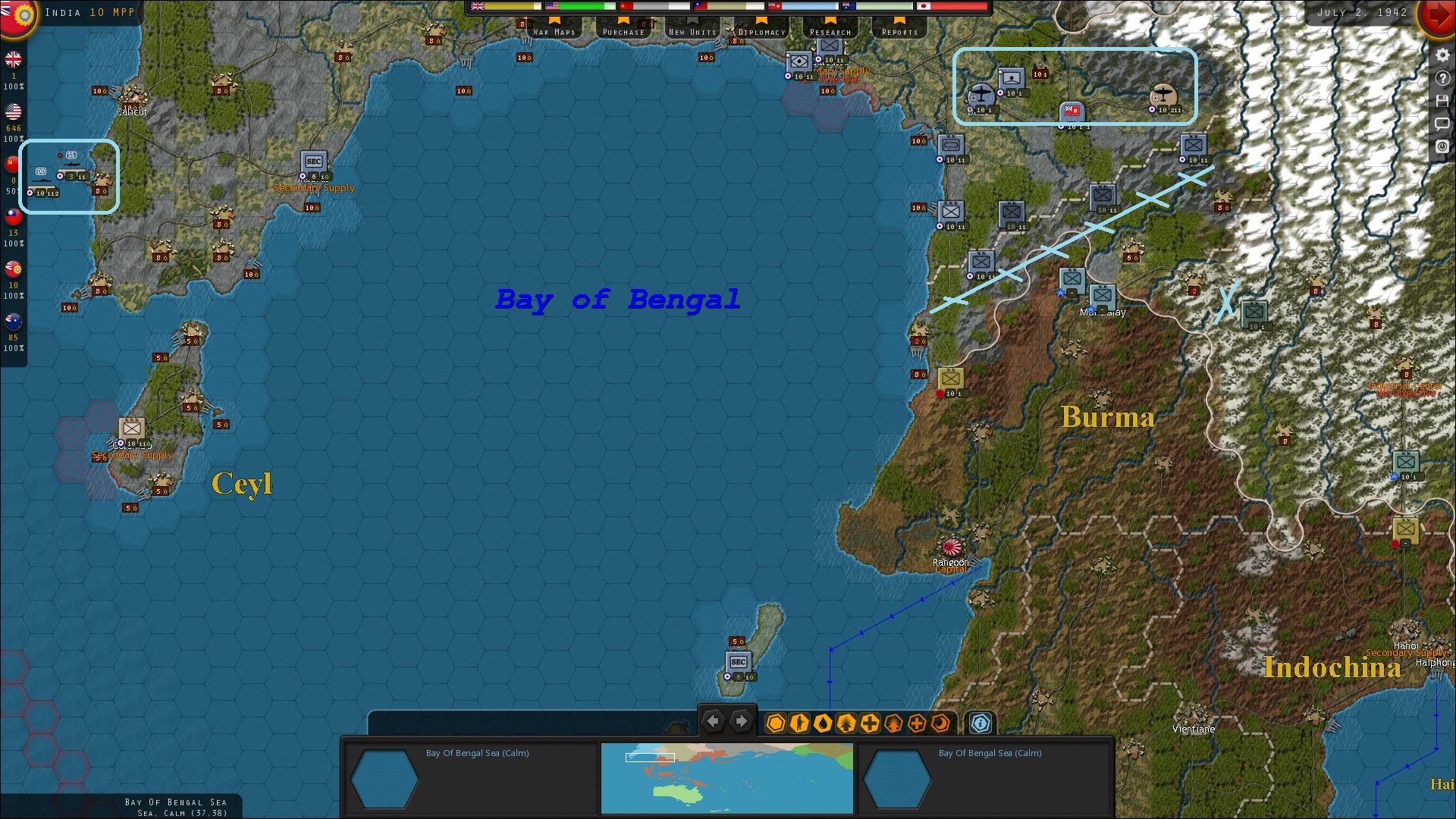
Task: Click the minimap to navigate elsewhere
Action: (726, 779)
